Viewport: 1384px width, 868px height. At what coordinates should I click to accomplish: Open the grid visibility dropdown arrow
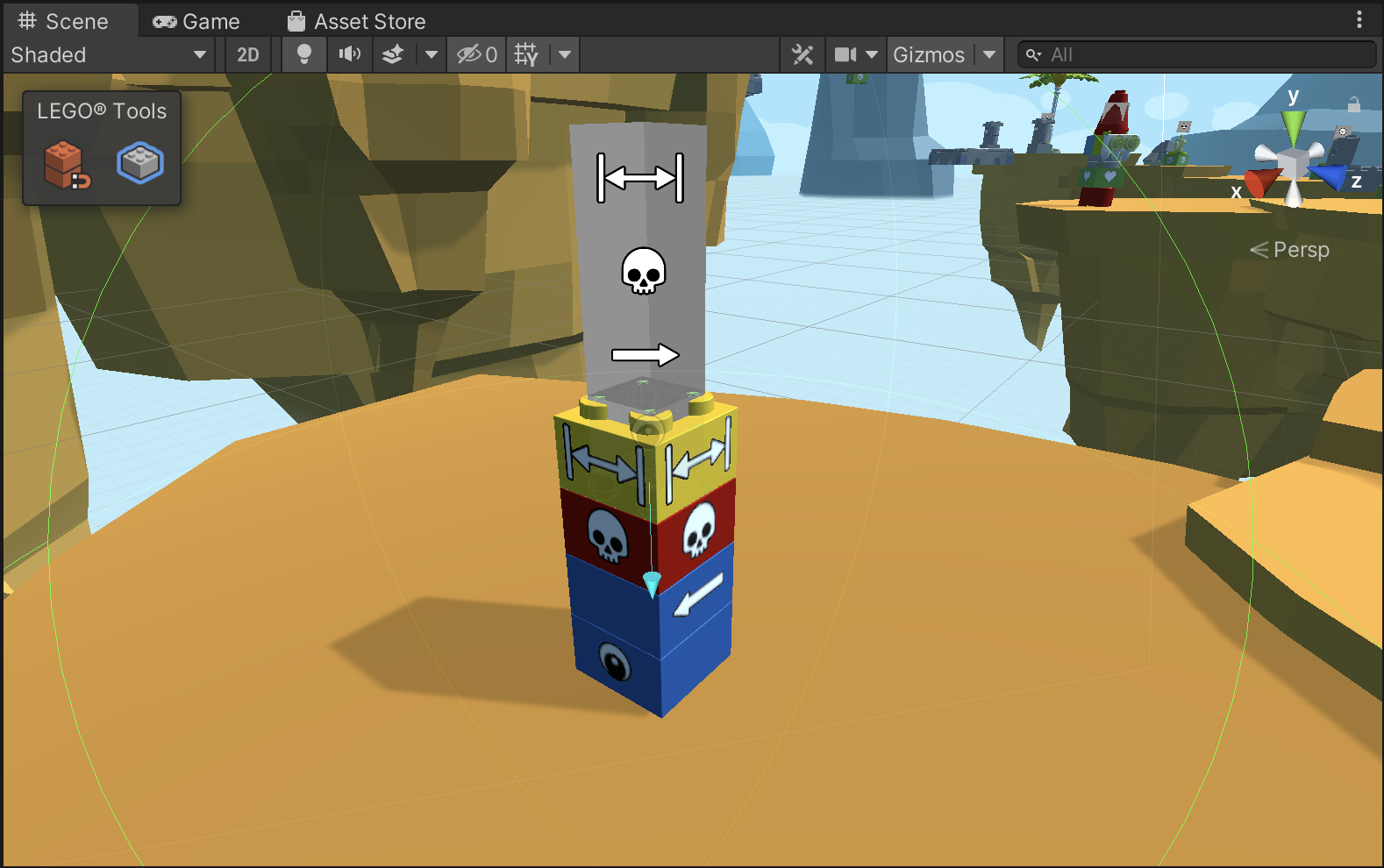tap(562, 54)
